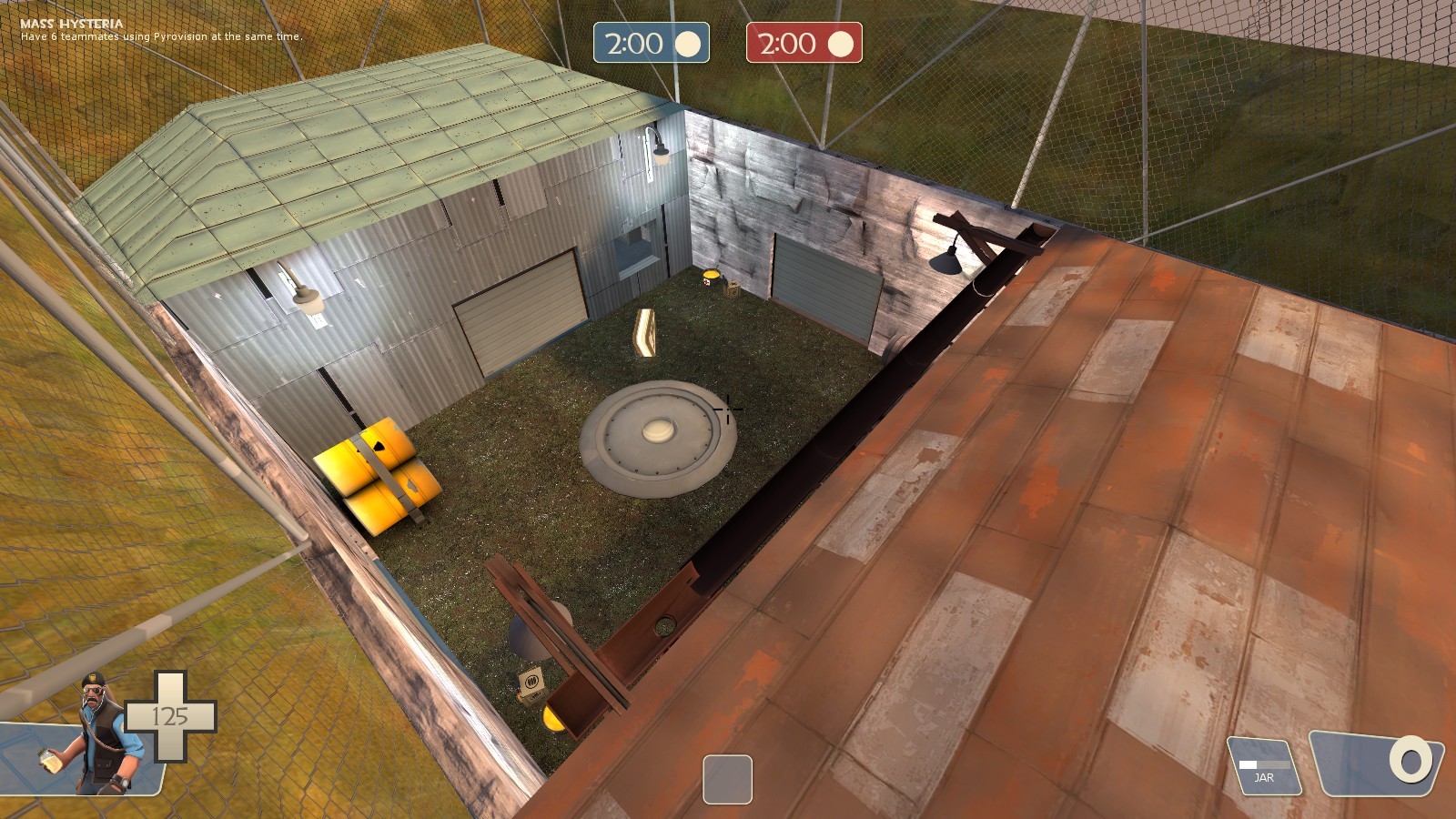Image resolution: width=1456 pixels, height=819 pixels.
Task: Click the BLU team timer clock icon
Action: (690, 42)
